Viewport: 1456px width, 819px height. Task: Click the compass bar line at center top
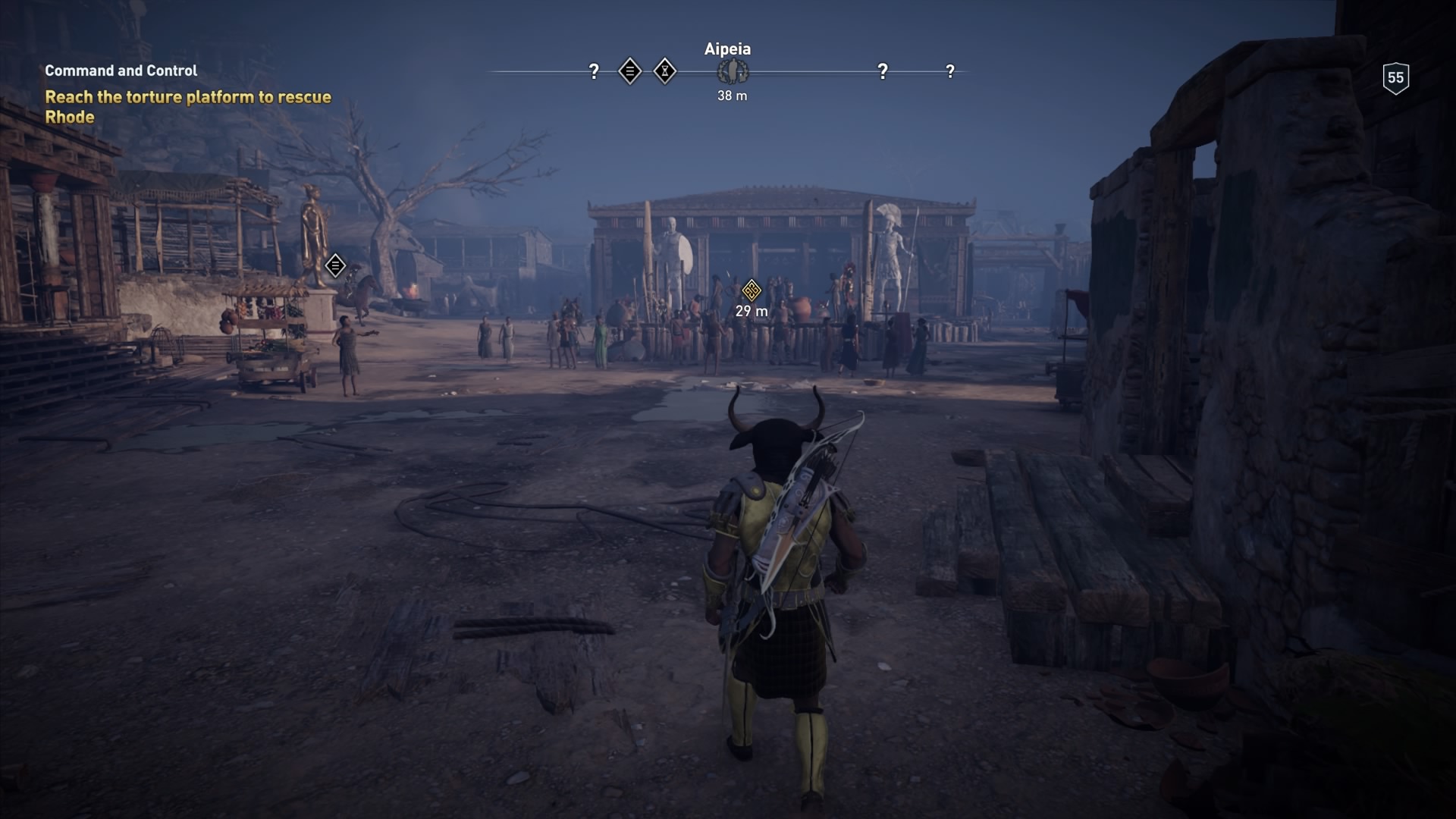pos(804,71)
